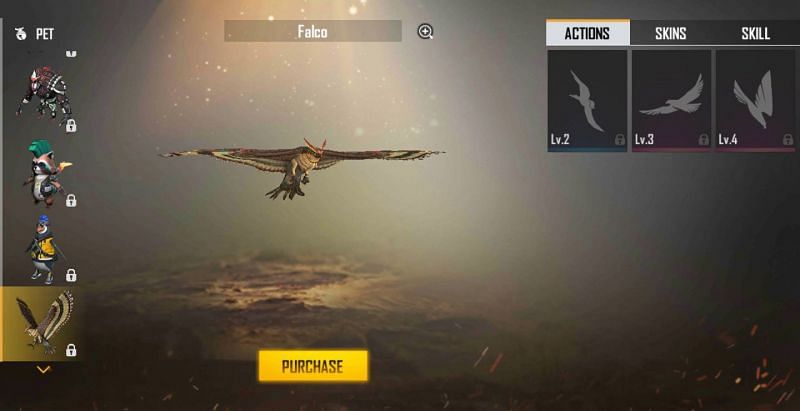
Task: Expand the pet list down arrow
Action: [x=43, y=370]
